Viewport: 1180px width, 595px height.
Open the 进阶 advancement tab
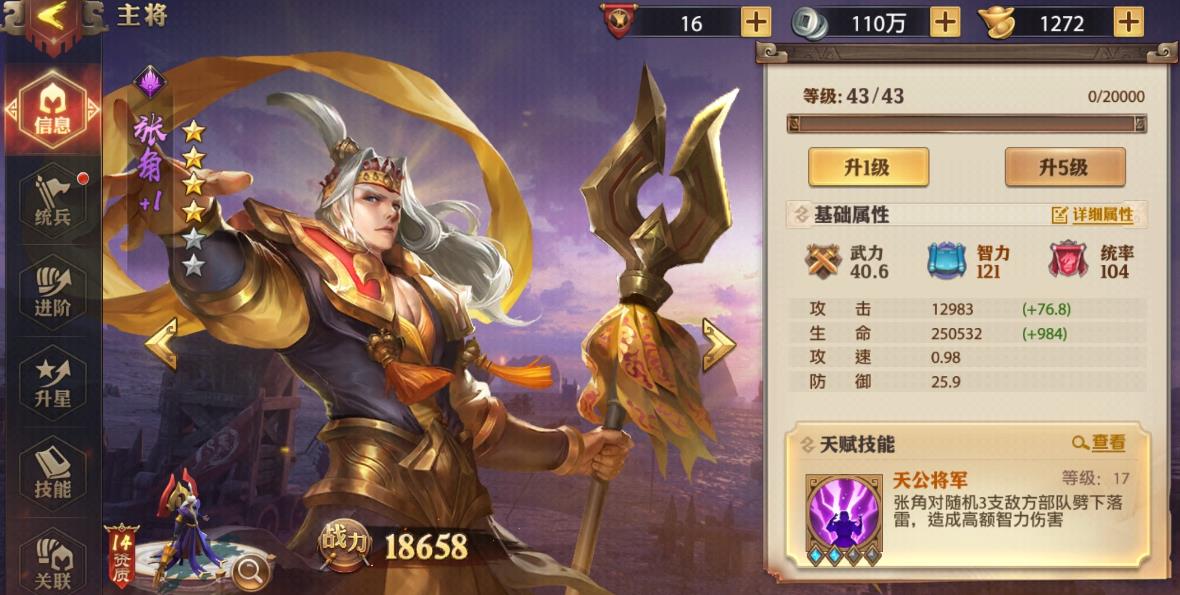(52, 292)
